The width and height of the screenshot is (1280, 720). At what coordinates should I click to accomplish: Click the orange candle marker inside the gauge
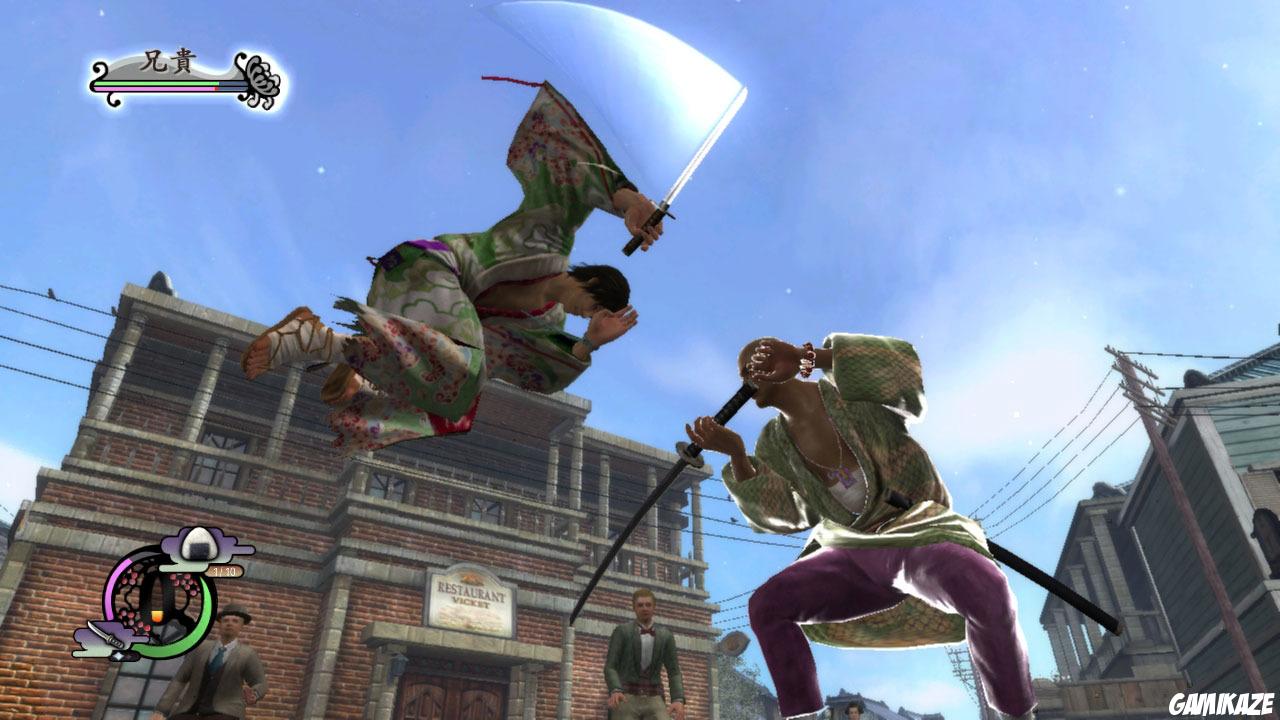click(158, 616)
